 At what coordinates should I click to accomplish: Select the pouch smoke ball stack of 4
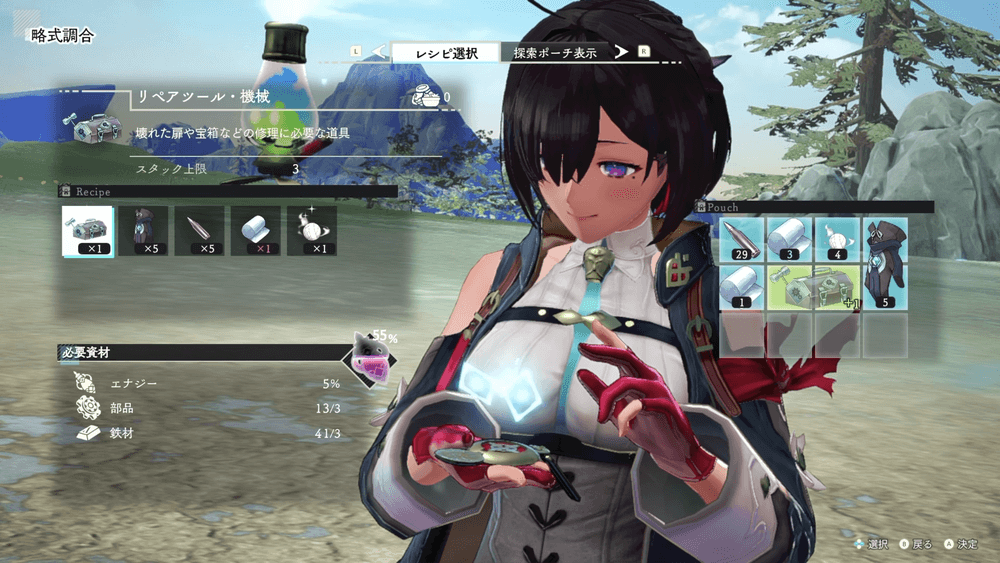pos(836,240)
